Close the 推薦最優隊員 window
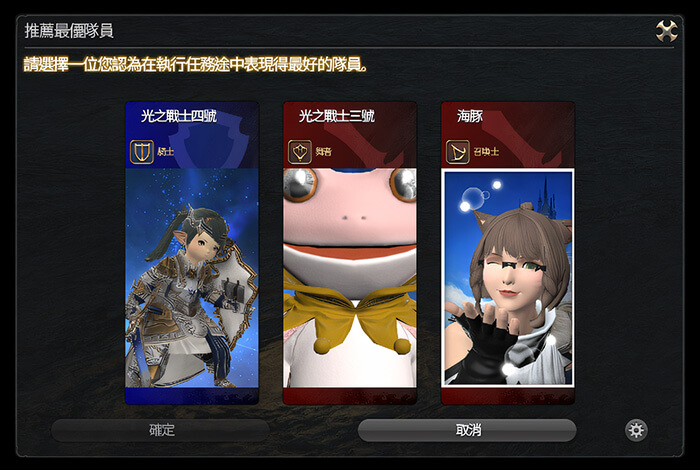The image size is (700, 470). click(x=667, y=31)
